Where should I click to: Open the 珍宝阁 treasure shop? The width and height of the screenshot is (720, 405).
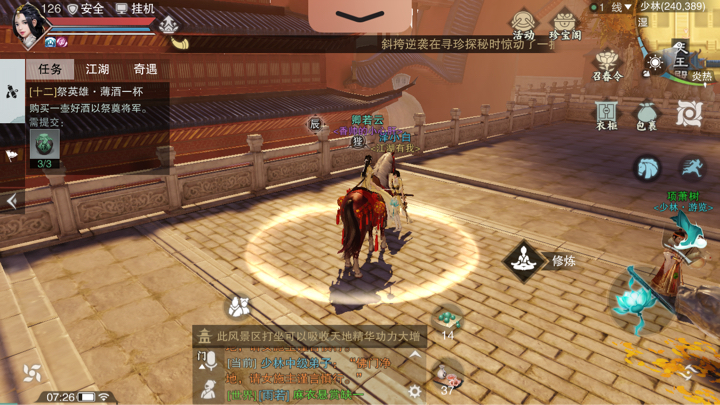565,24
